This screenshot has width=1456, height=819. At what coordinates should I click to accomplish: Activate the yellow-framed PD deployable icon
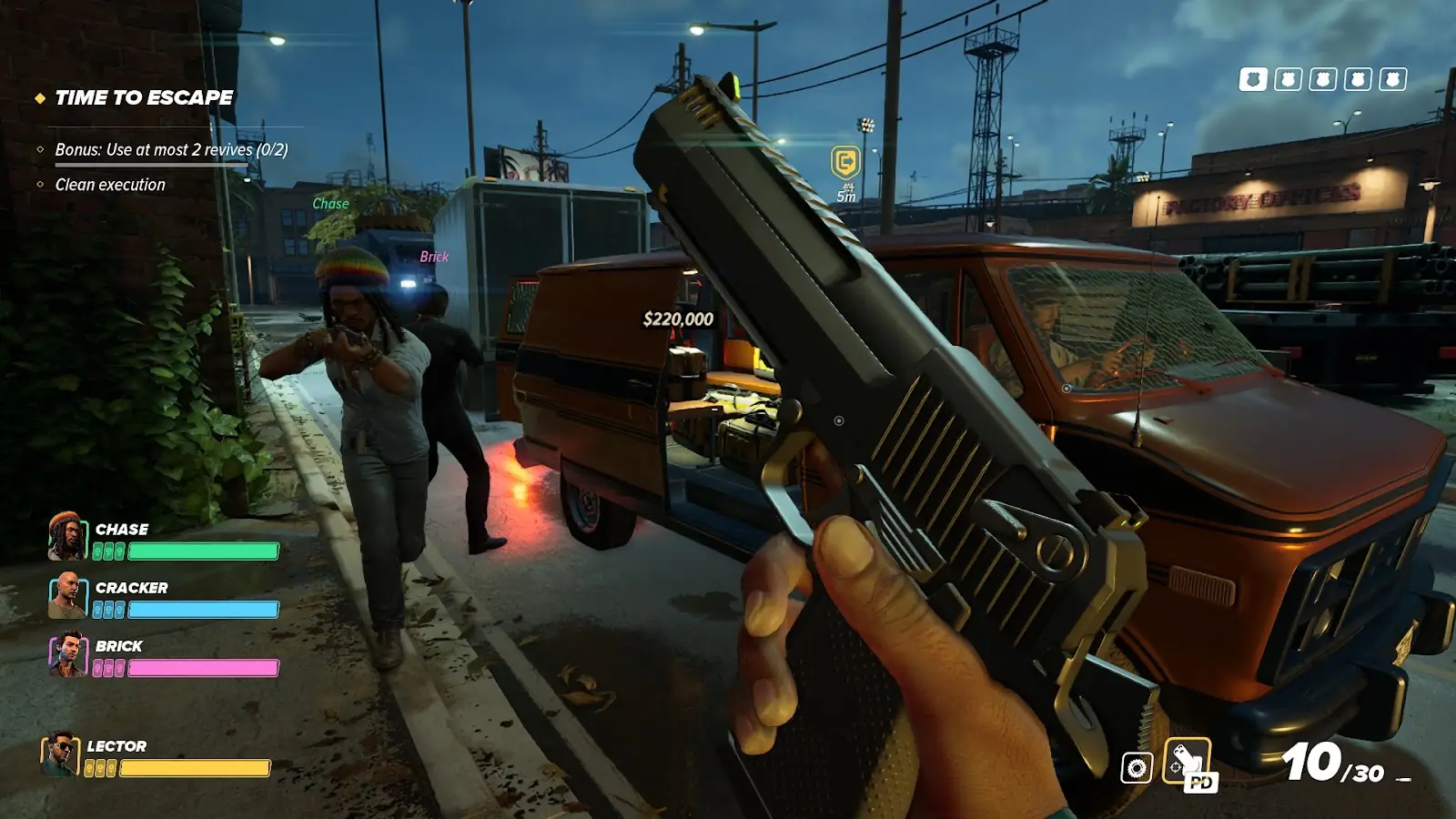pos(1188,763)
